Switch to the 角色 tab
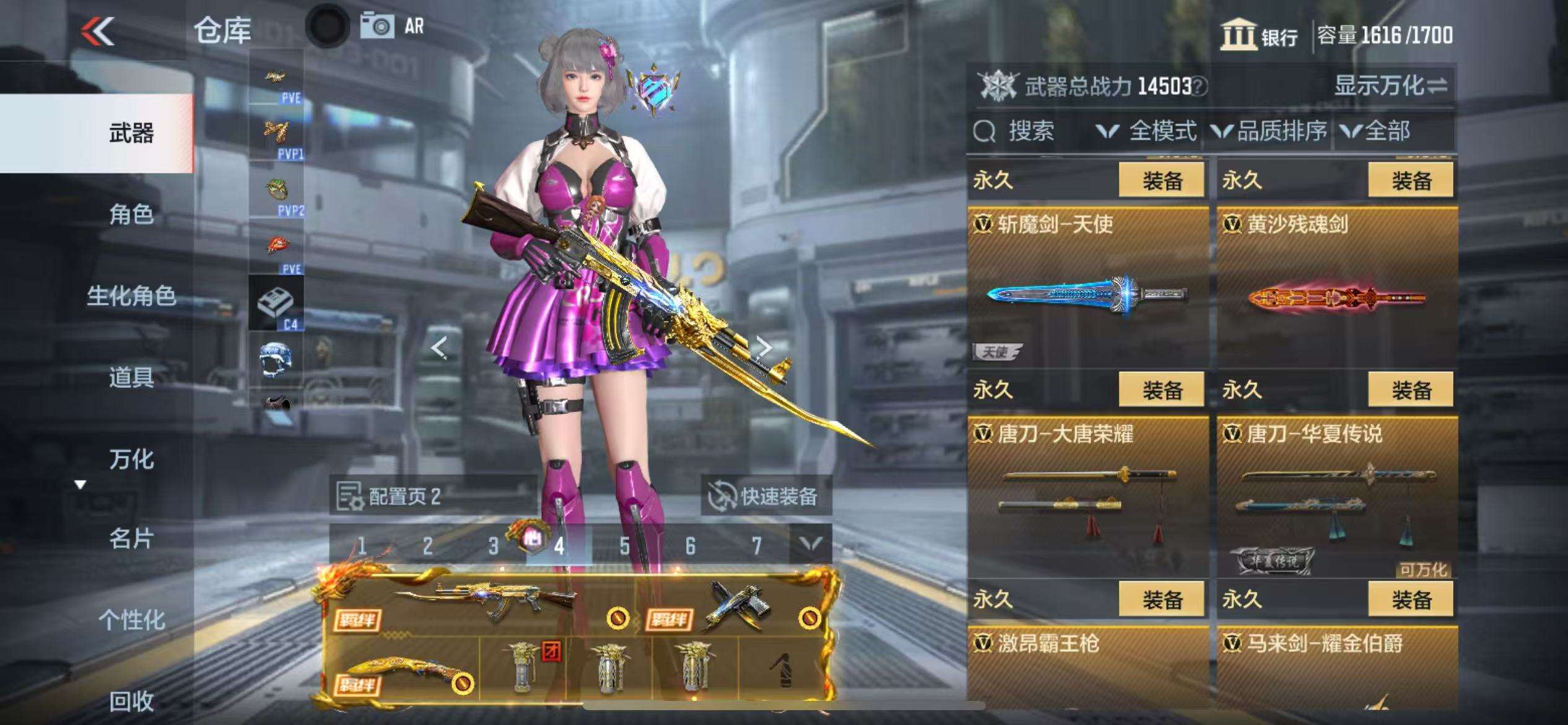1568x725 pixels. 131,214
